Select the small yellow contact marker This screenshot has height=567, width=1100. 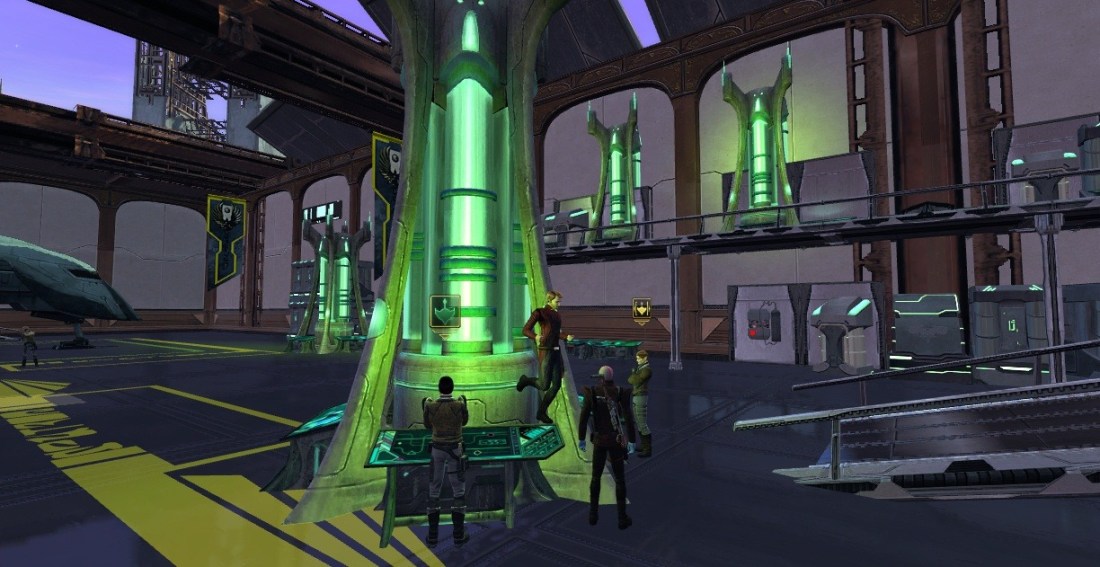point(640,311)
